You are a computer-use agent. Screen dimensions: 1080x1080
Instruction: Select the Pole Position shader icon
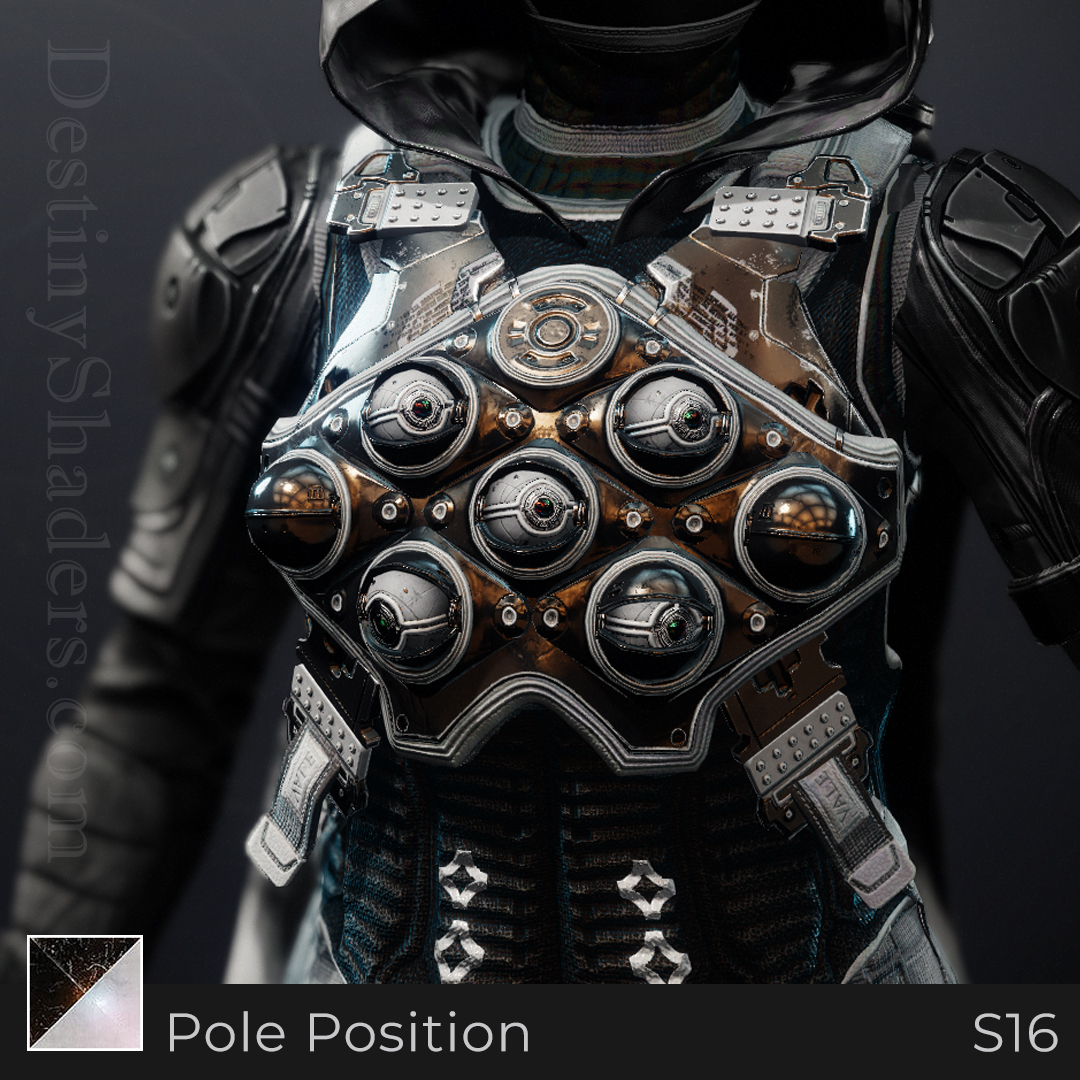[x=85, y=992]
